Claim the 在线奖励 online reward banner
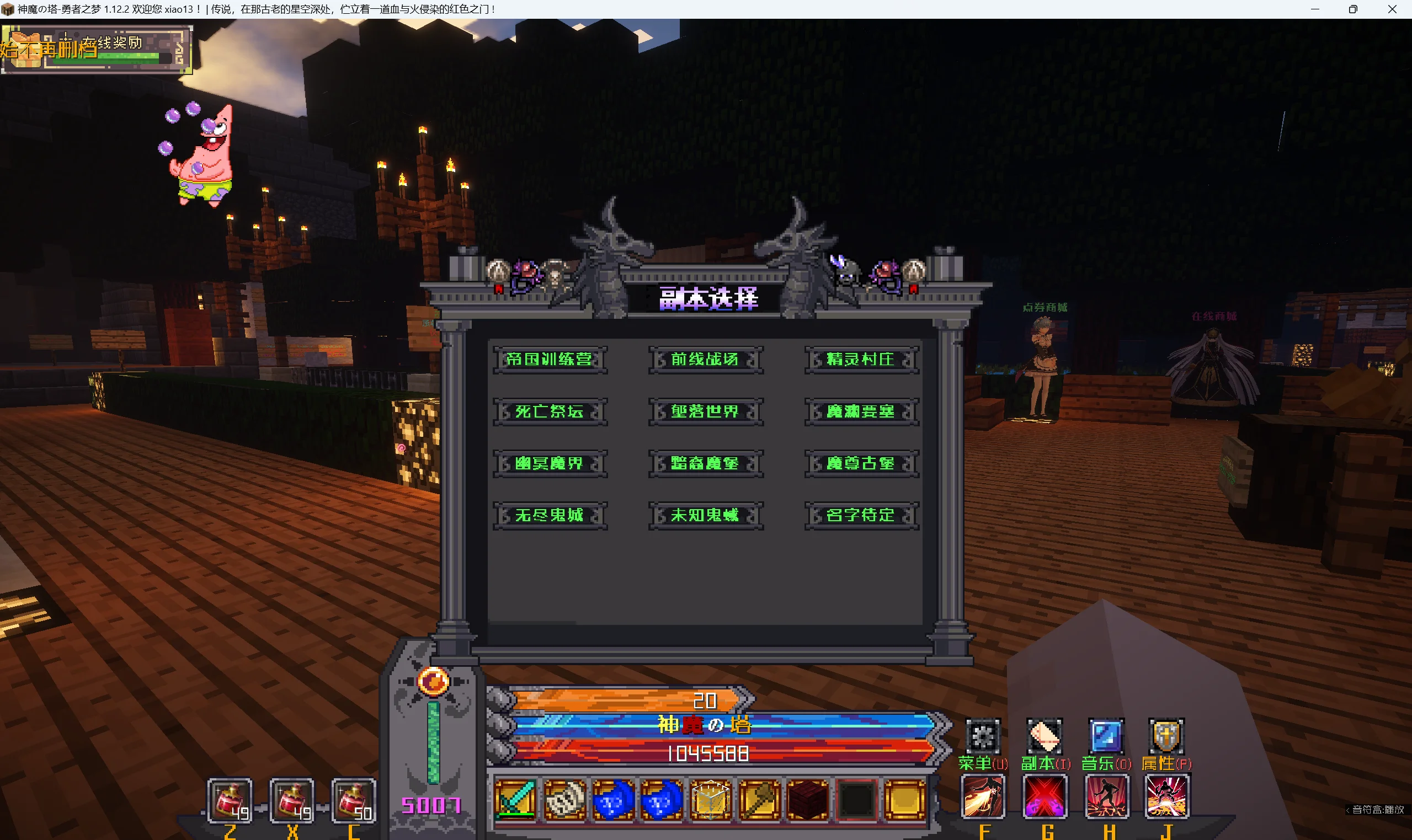1412x840 pixels. pyautogui.click(x=96, y=49)
